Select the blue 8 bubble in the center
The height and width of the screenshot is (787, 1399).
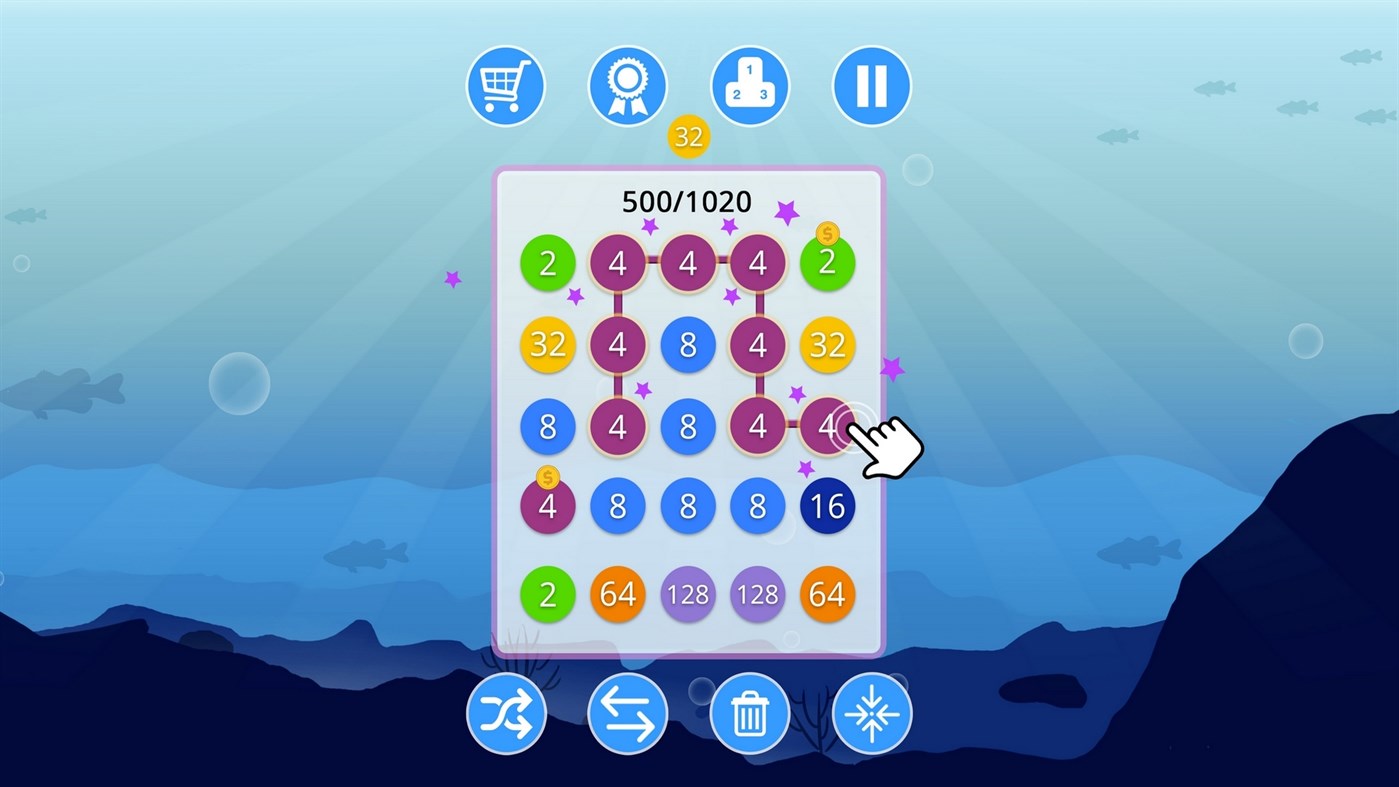688,426
